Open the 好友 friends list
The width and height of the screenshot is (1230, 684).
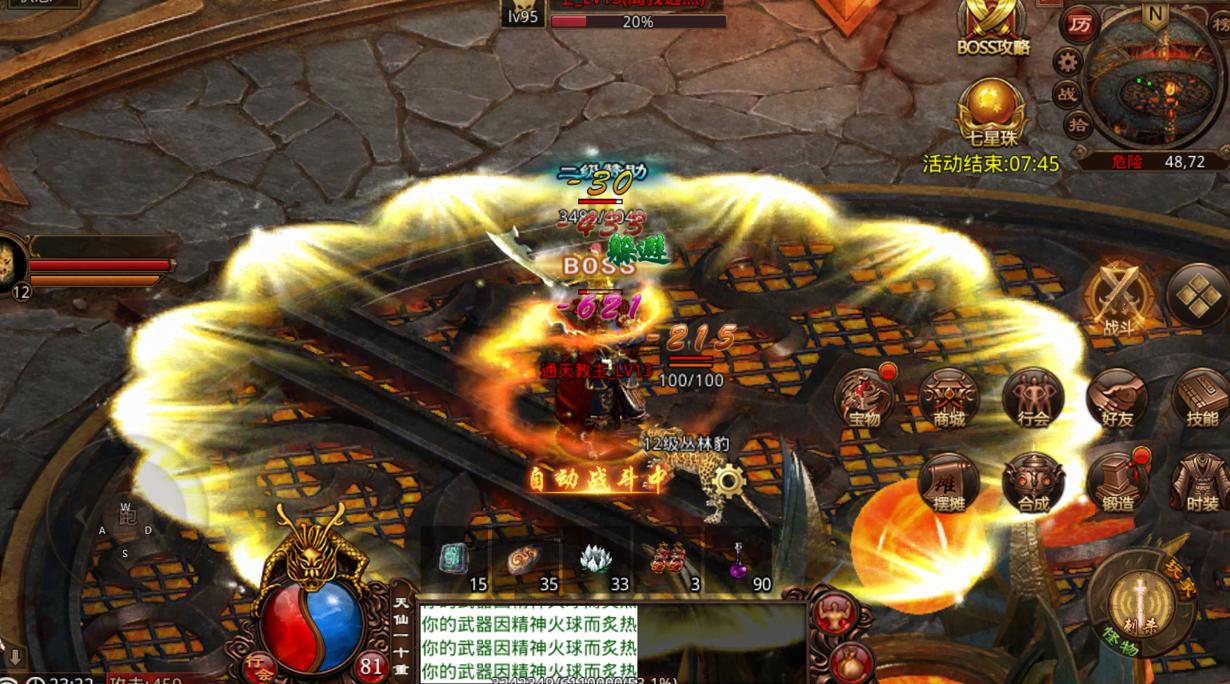1117,398
